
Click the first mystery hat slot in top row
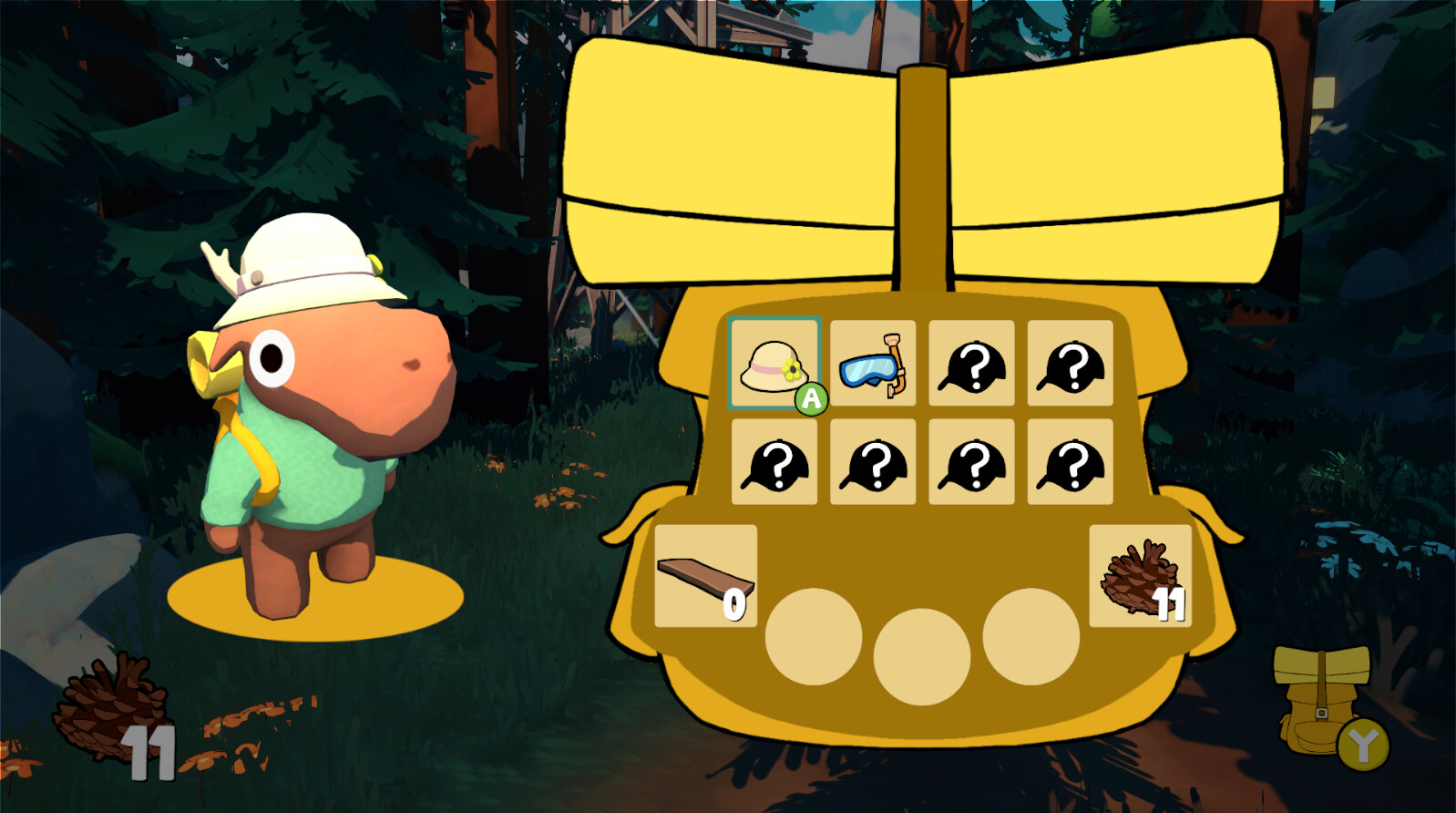(972, 366)
